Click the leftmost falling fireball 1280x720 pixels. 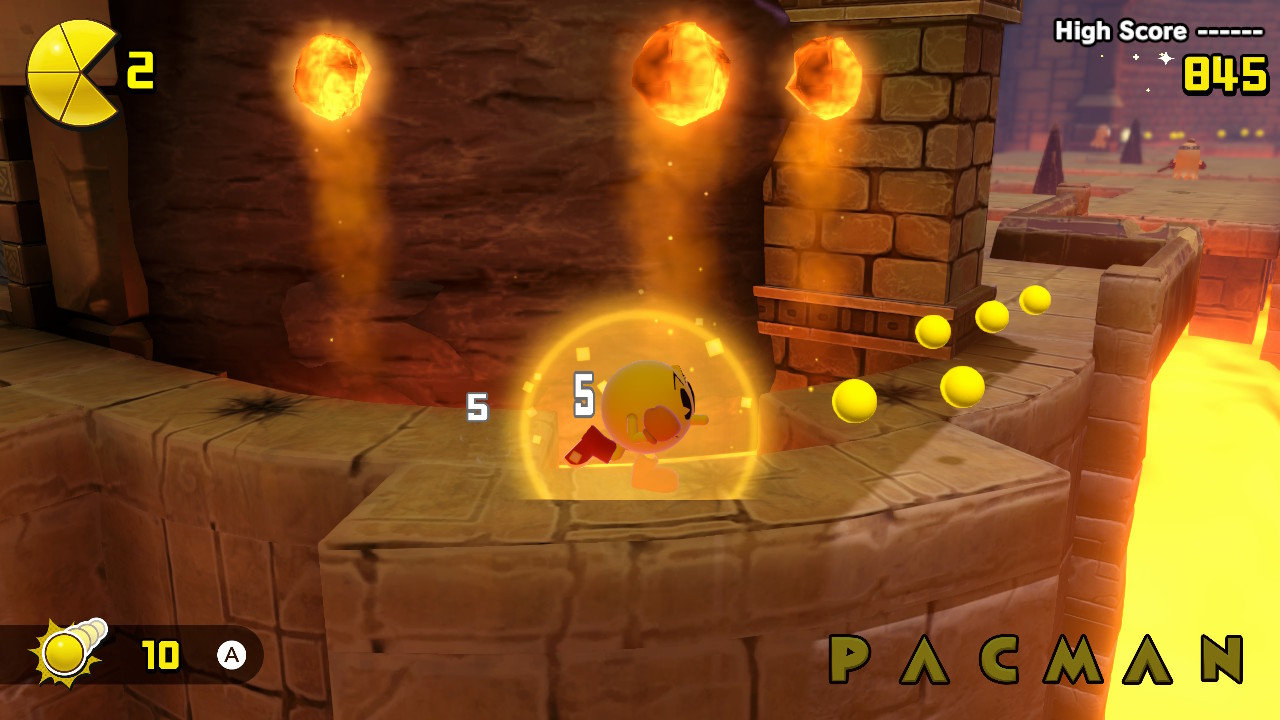[330, 75]
